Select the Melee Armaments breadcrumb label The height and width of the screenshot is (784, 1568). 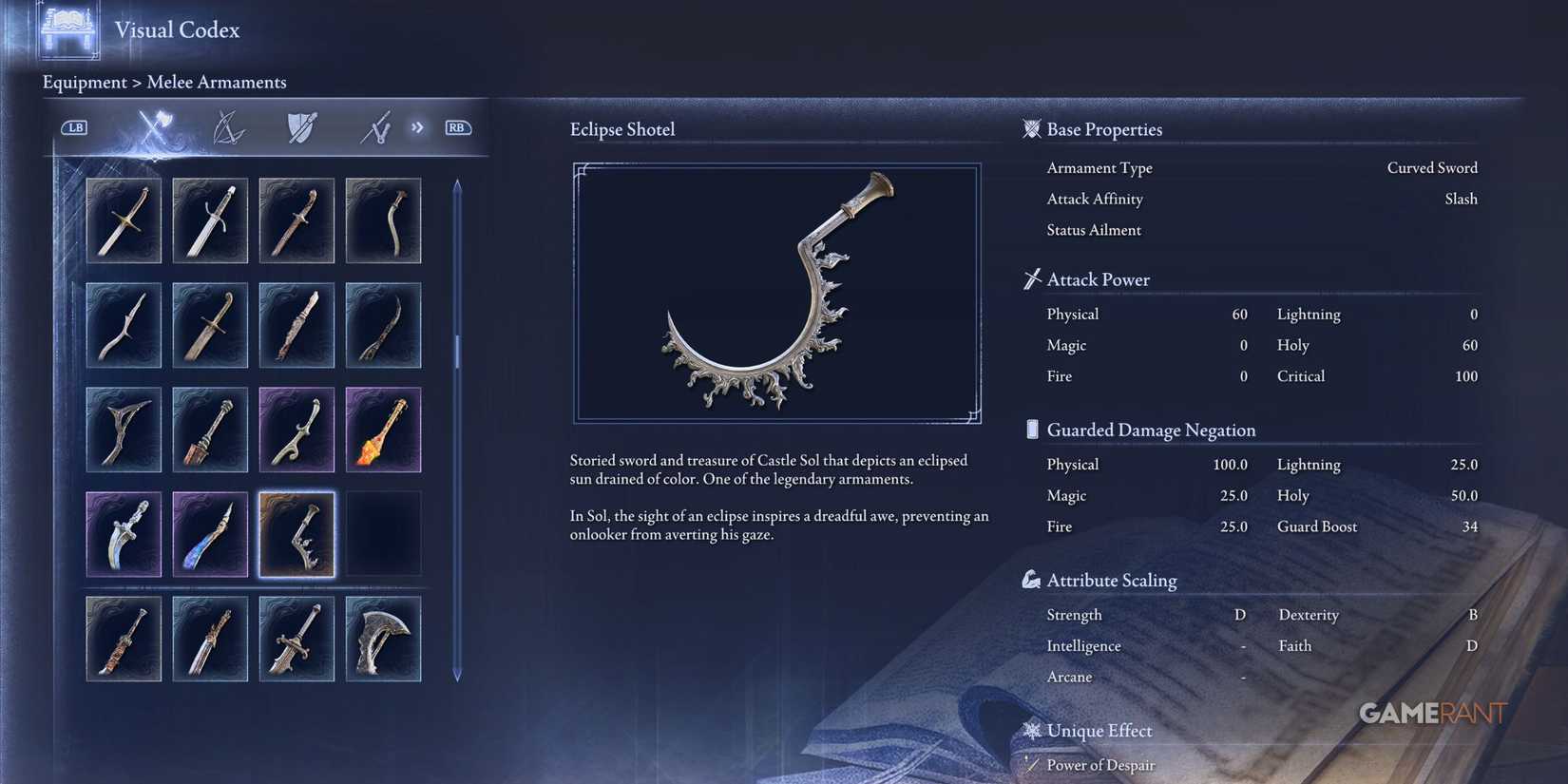tap(216, 83)
